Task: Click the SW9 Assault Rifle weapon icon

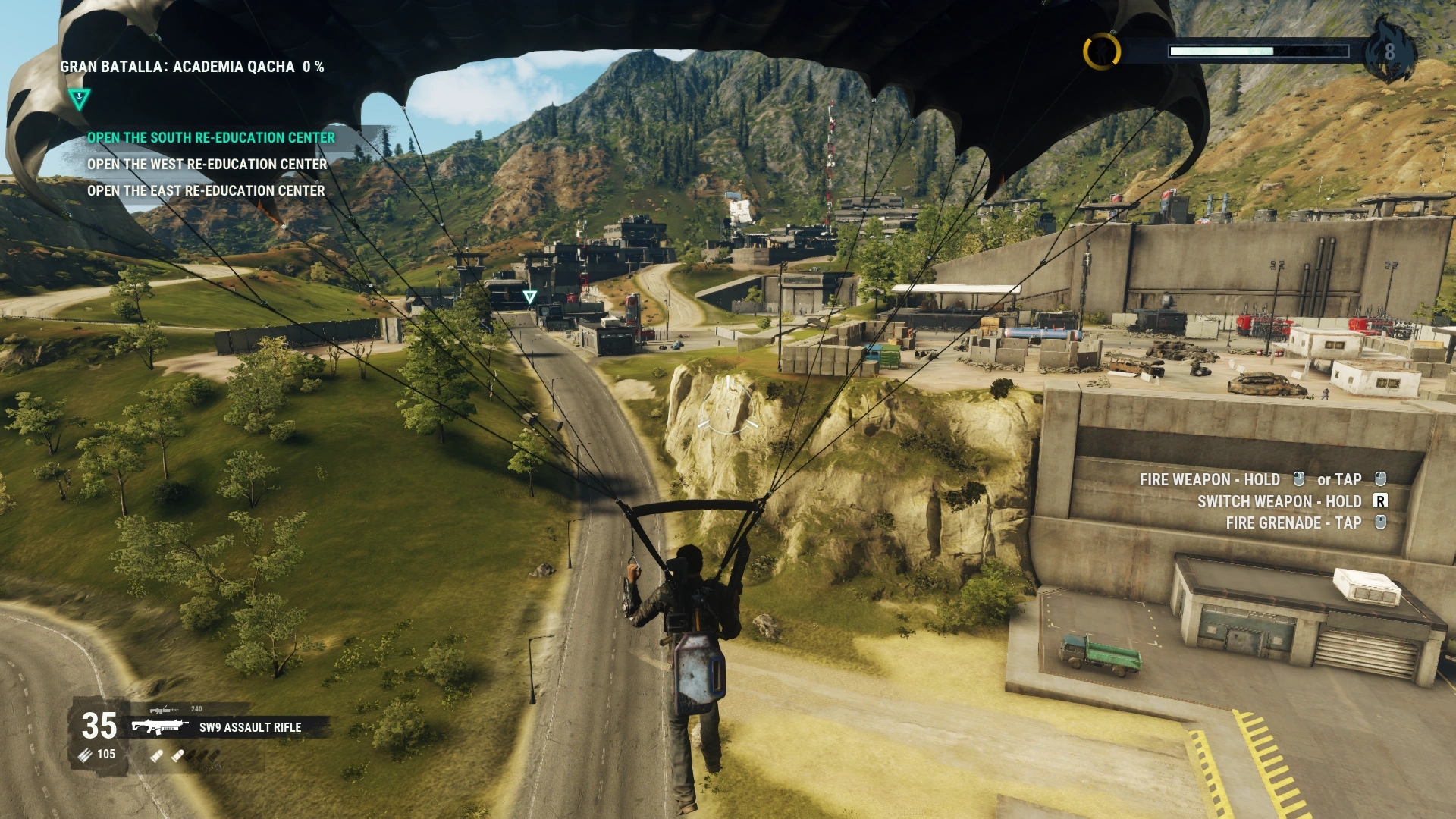Action: click(159, 727)
